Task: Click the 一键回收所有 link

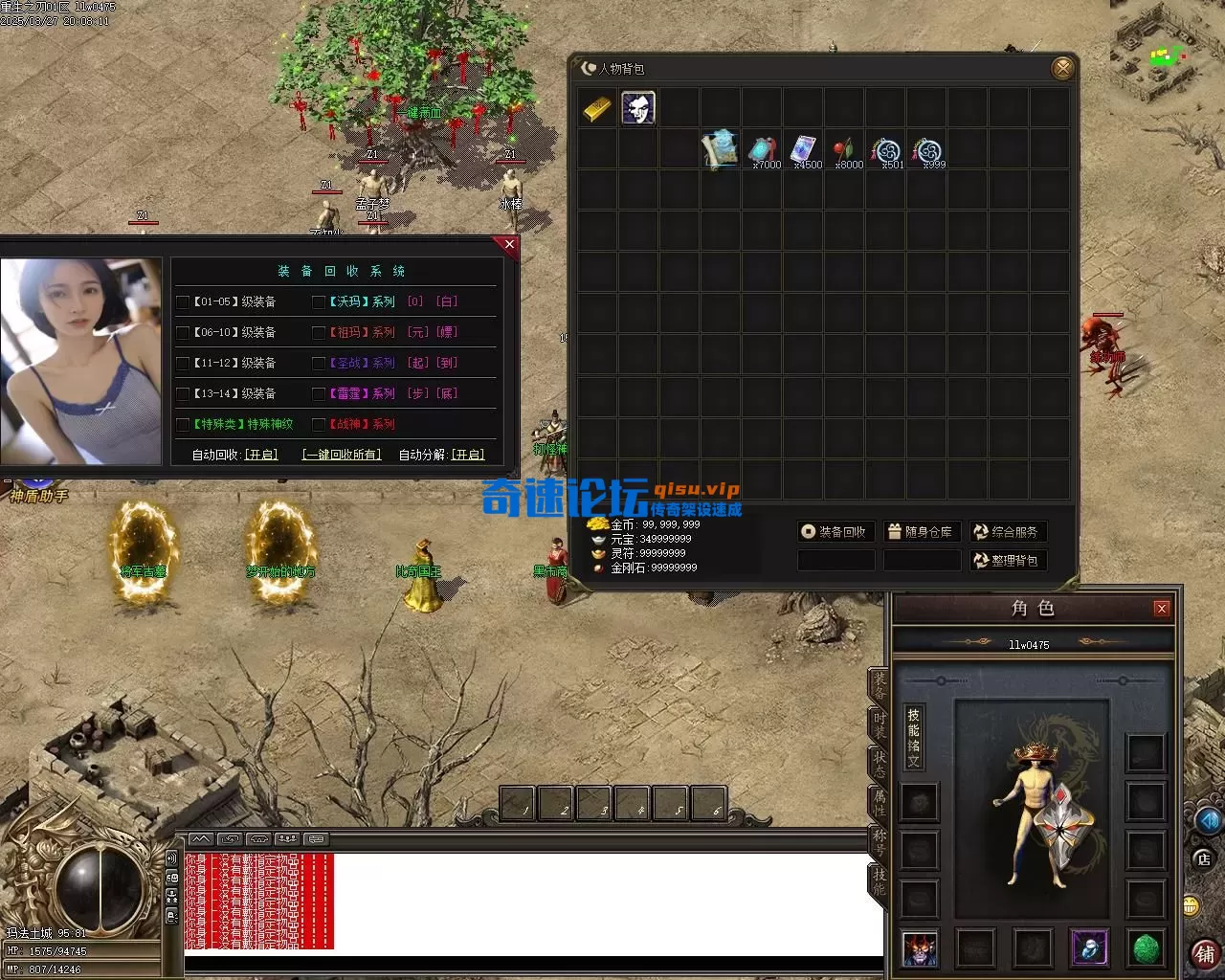Action: 342,455
